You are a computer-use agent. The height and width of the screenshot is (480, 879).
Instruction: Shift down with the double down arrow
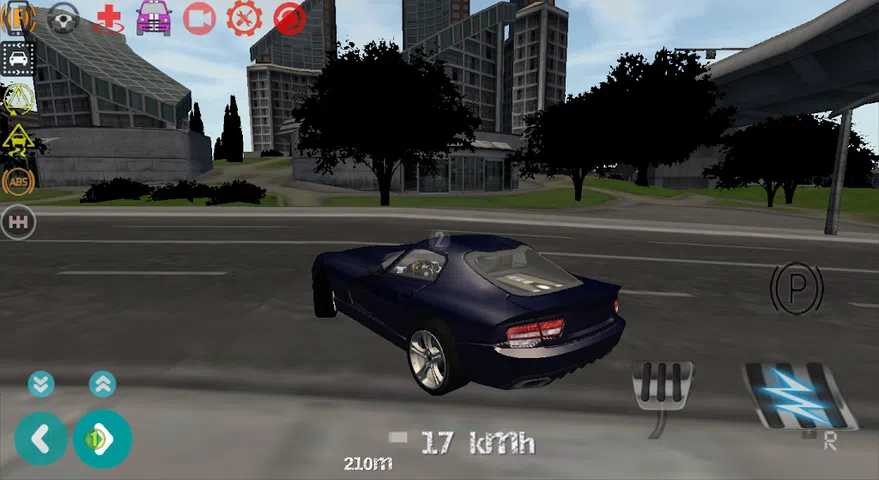pos(41,383)
